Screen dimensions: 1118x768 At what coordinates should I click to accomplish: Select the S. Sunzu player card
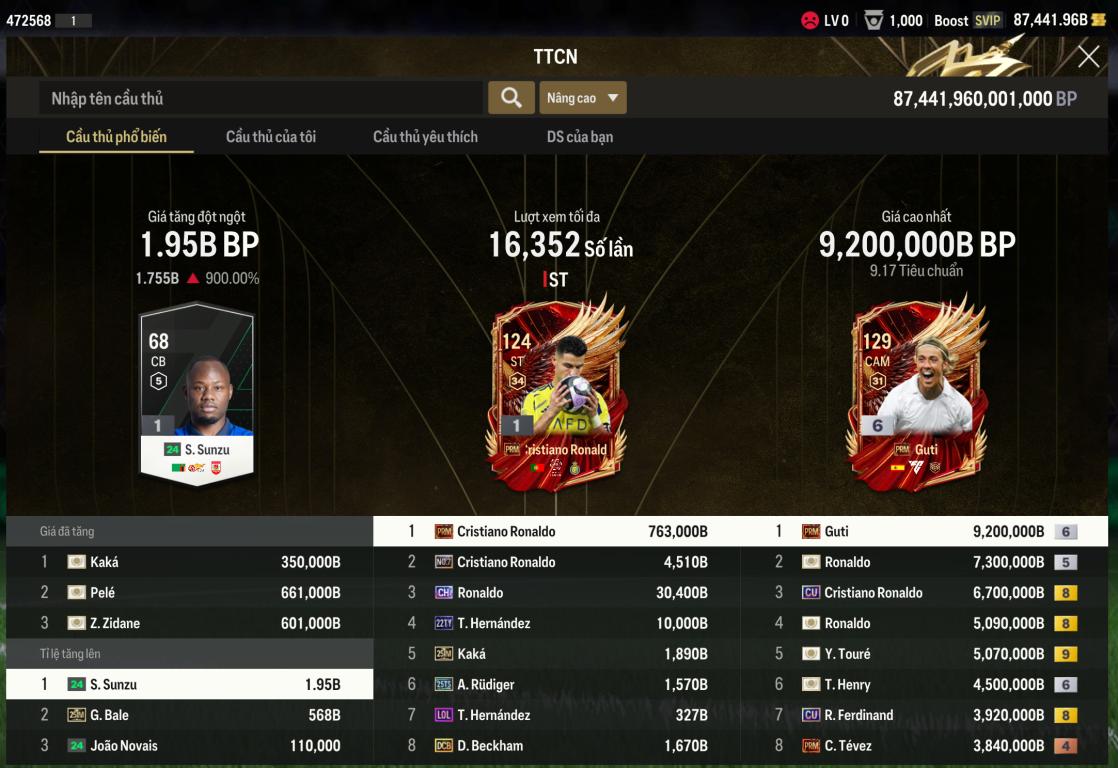pos(197,394)
